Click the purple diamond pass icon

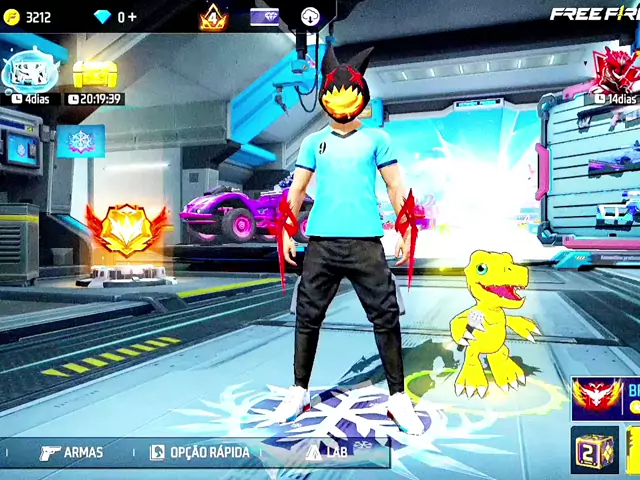click(x=264, y=17)
